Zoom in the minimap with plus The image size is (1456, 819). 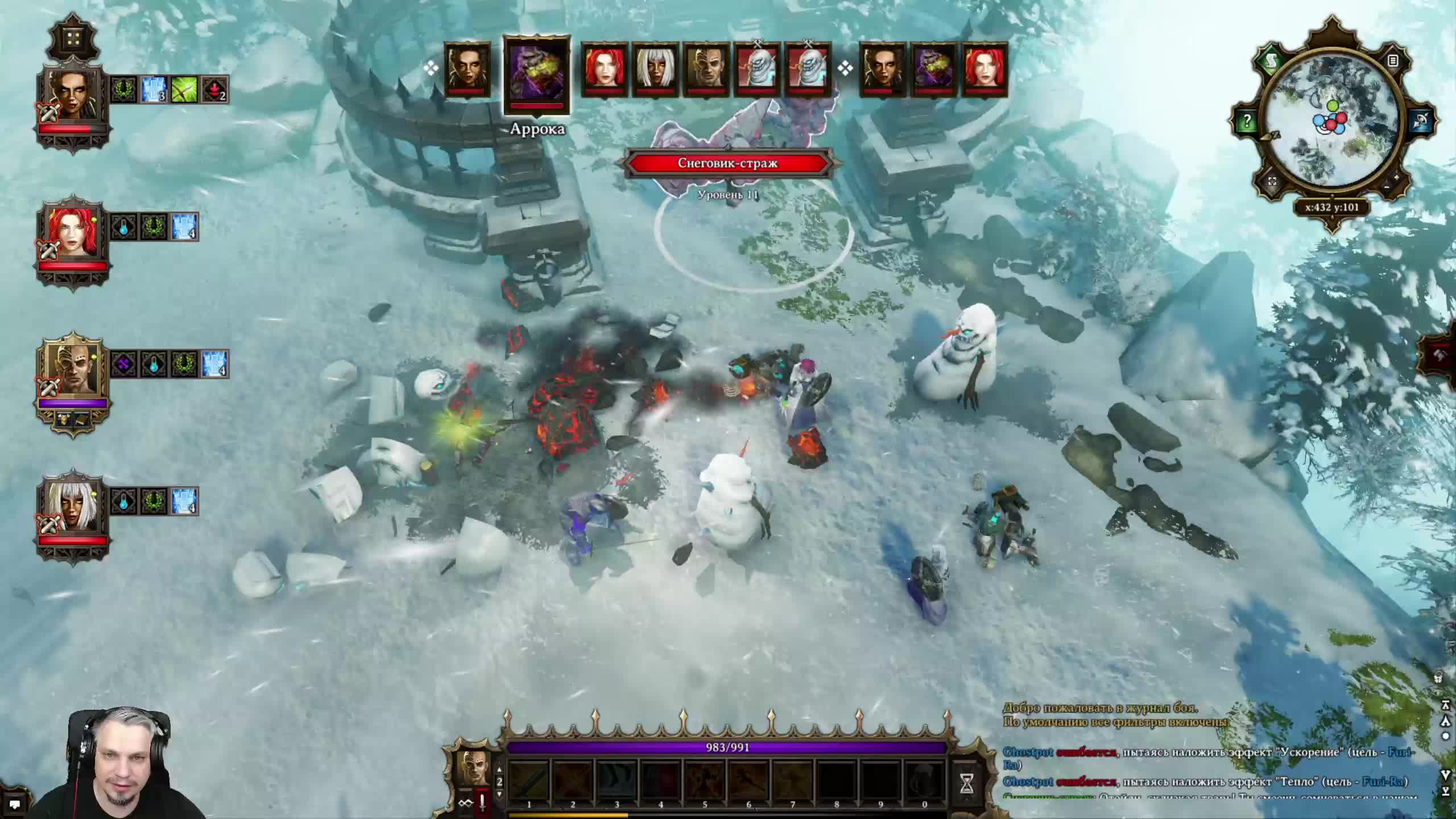(1397, 178)
